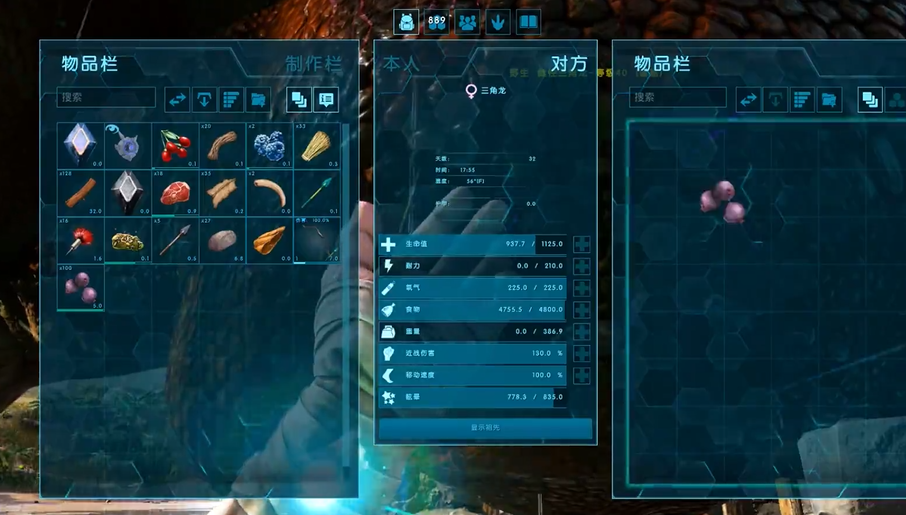
Task: Select the stone item slot
Action: point(222,240)
